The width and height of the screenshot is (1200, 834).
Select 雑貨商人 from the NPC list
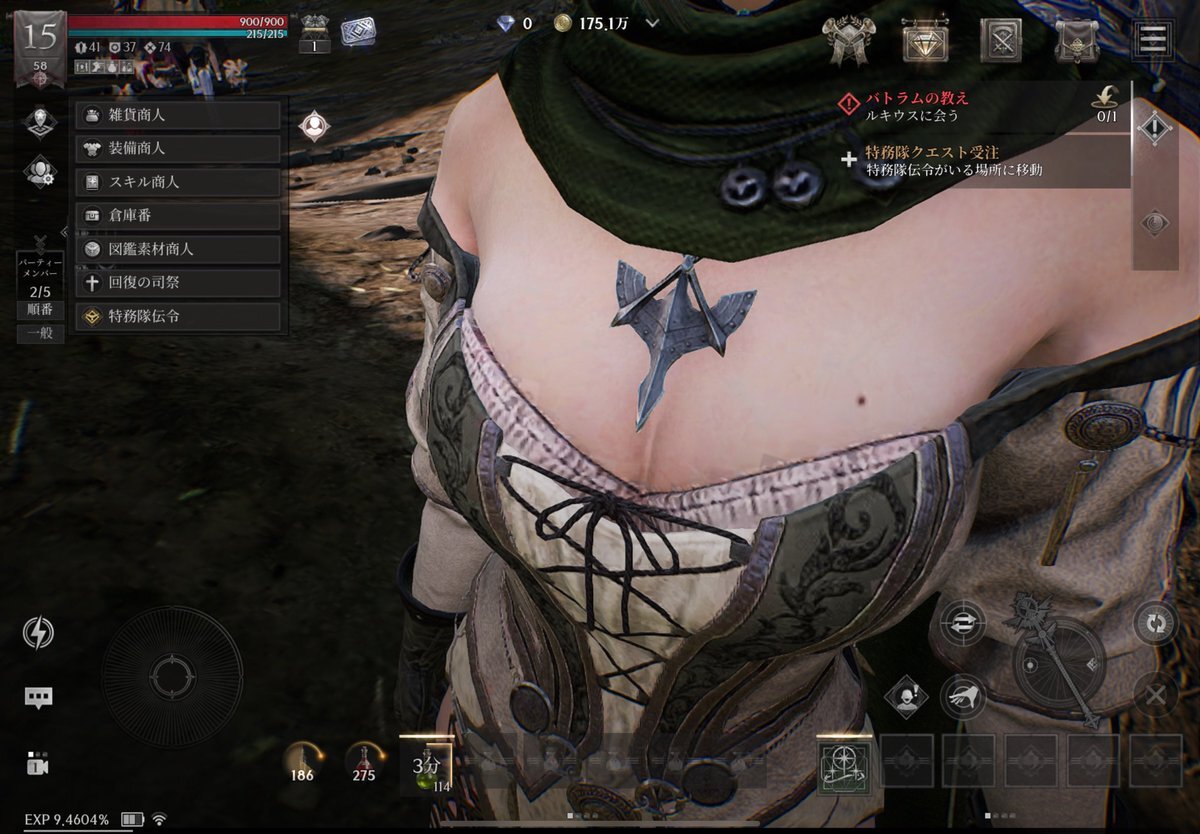(x=178, y=115)
